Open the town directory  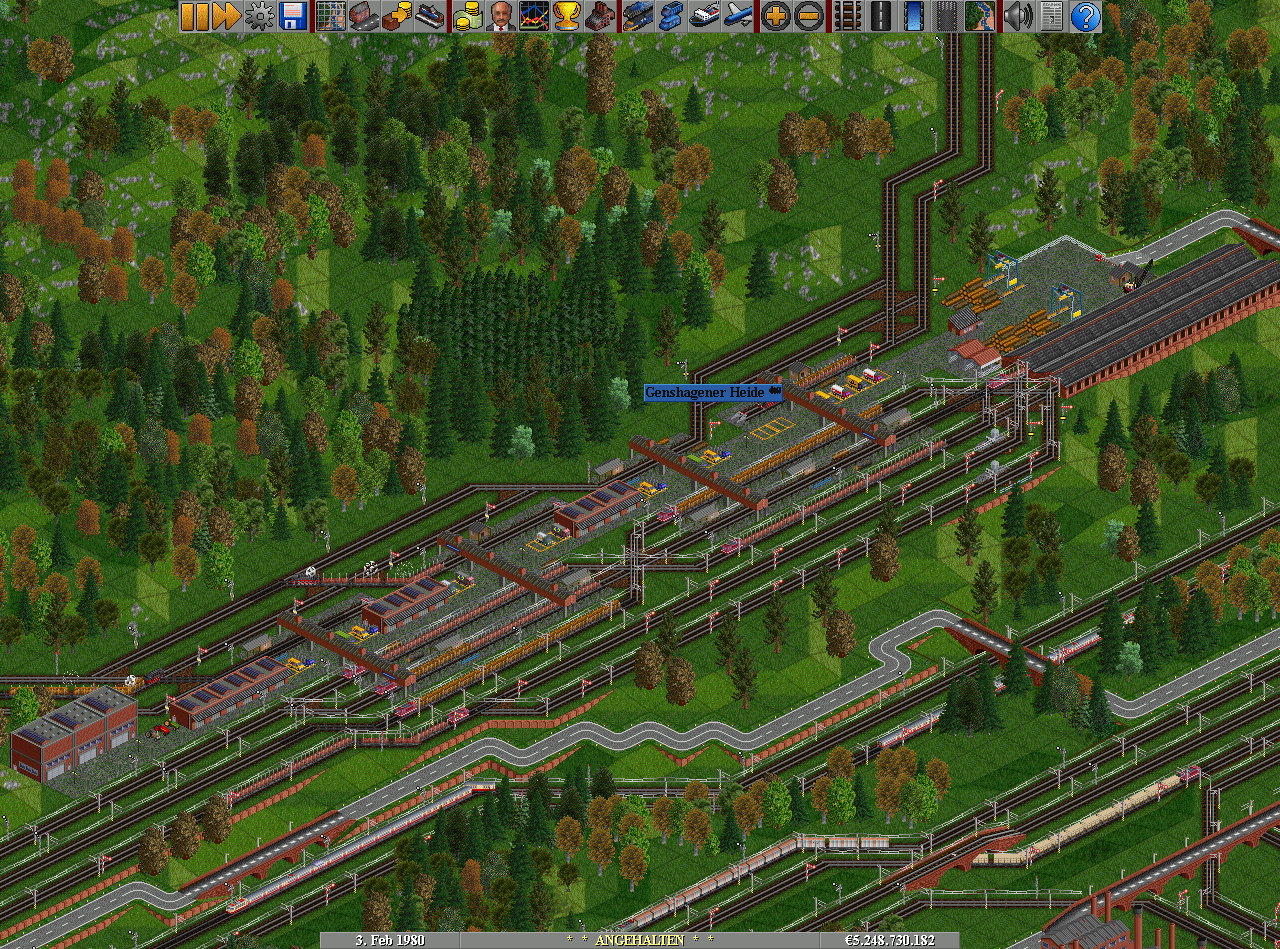pyautogui.click(x=363, y=16)
